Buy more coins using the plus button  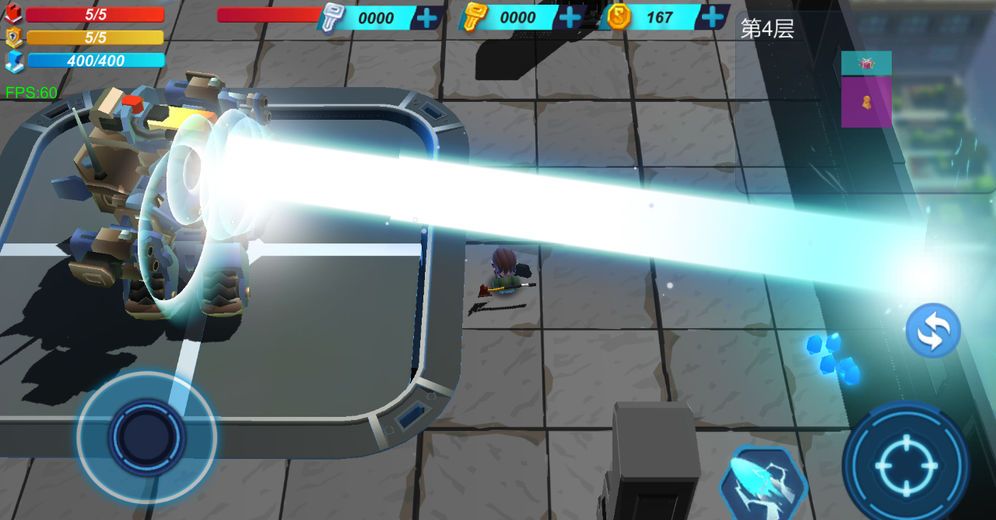(x=713, y=18)
